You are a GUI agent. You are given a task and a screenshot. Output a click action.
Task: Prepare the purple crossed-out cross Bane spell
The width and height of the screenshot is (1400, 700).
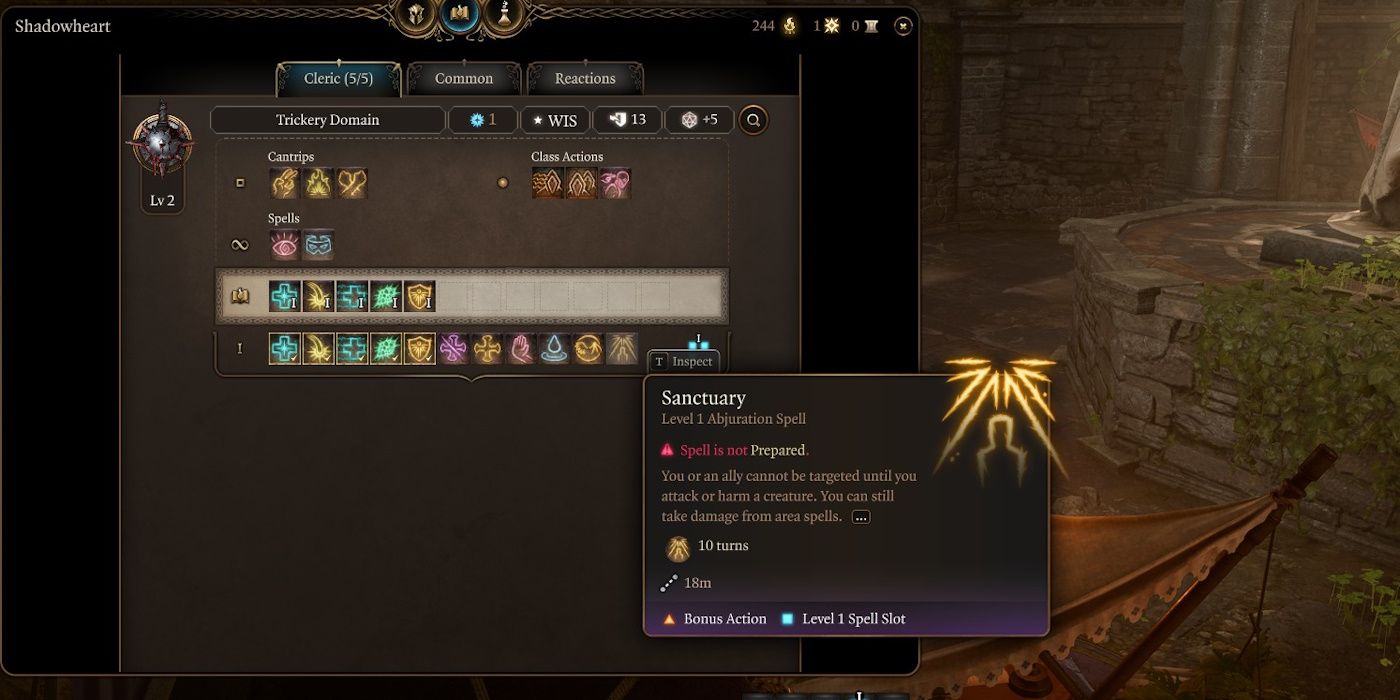454,348
